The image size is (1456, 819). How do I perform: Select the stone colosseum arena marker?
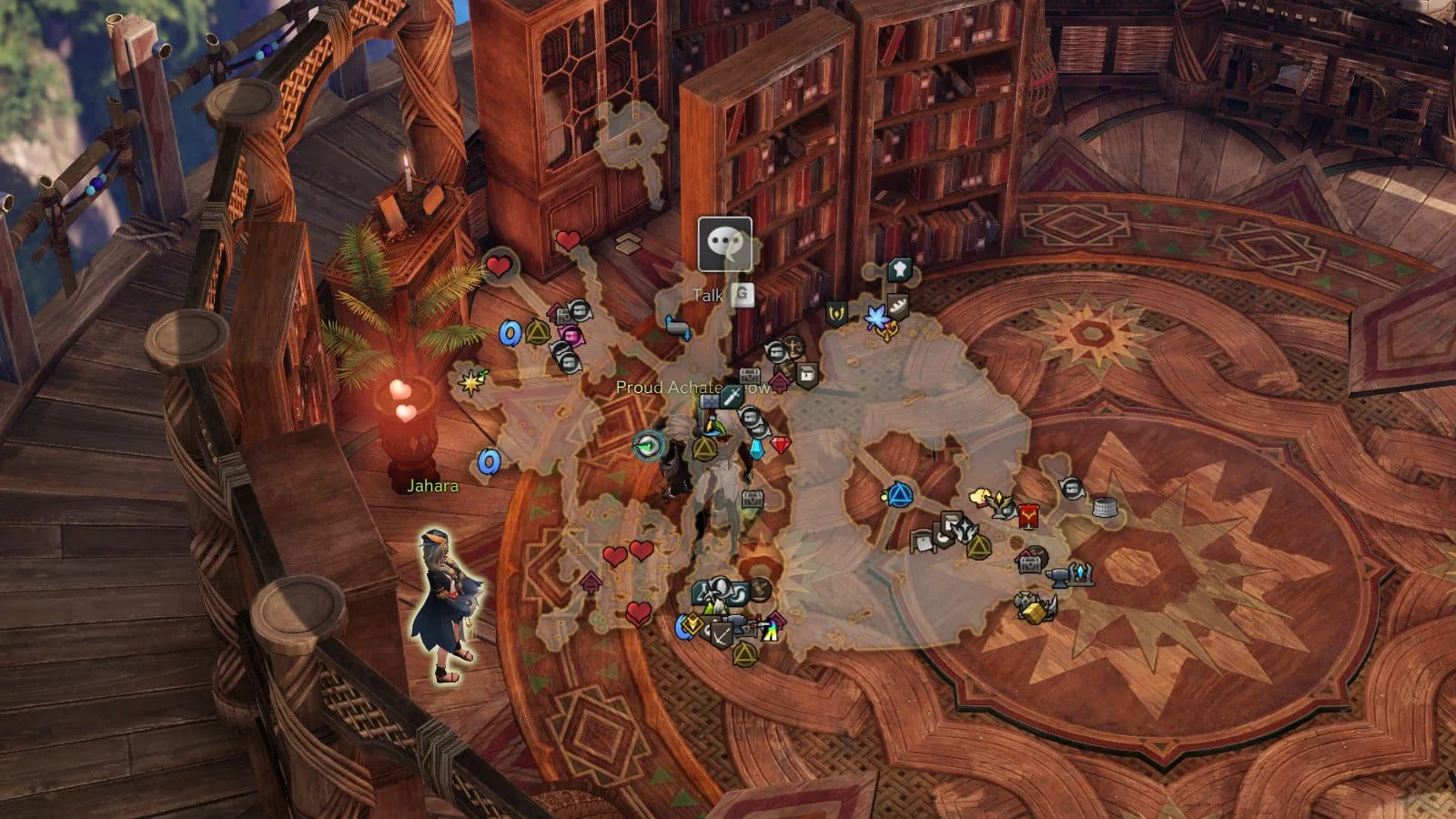pos(1104,507)
